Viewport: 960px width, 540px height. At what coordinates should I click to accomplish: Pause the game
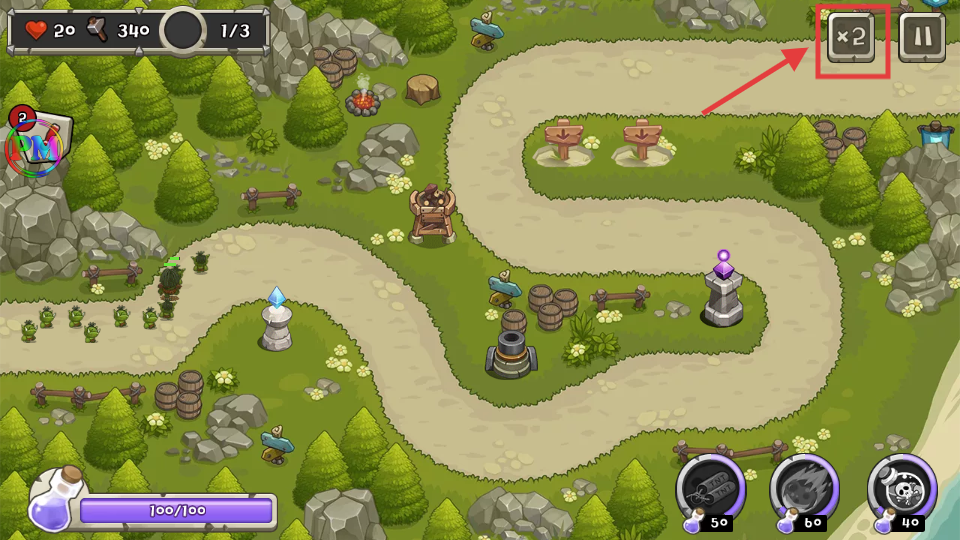921,38
